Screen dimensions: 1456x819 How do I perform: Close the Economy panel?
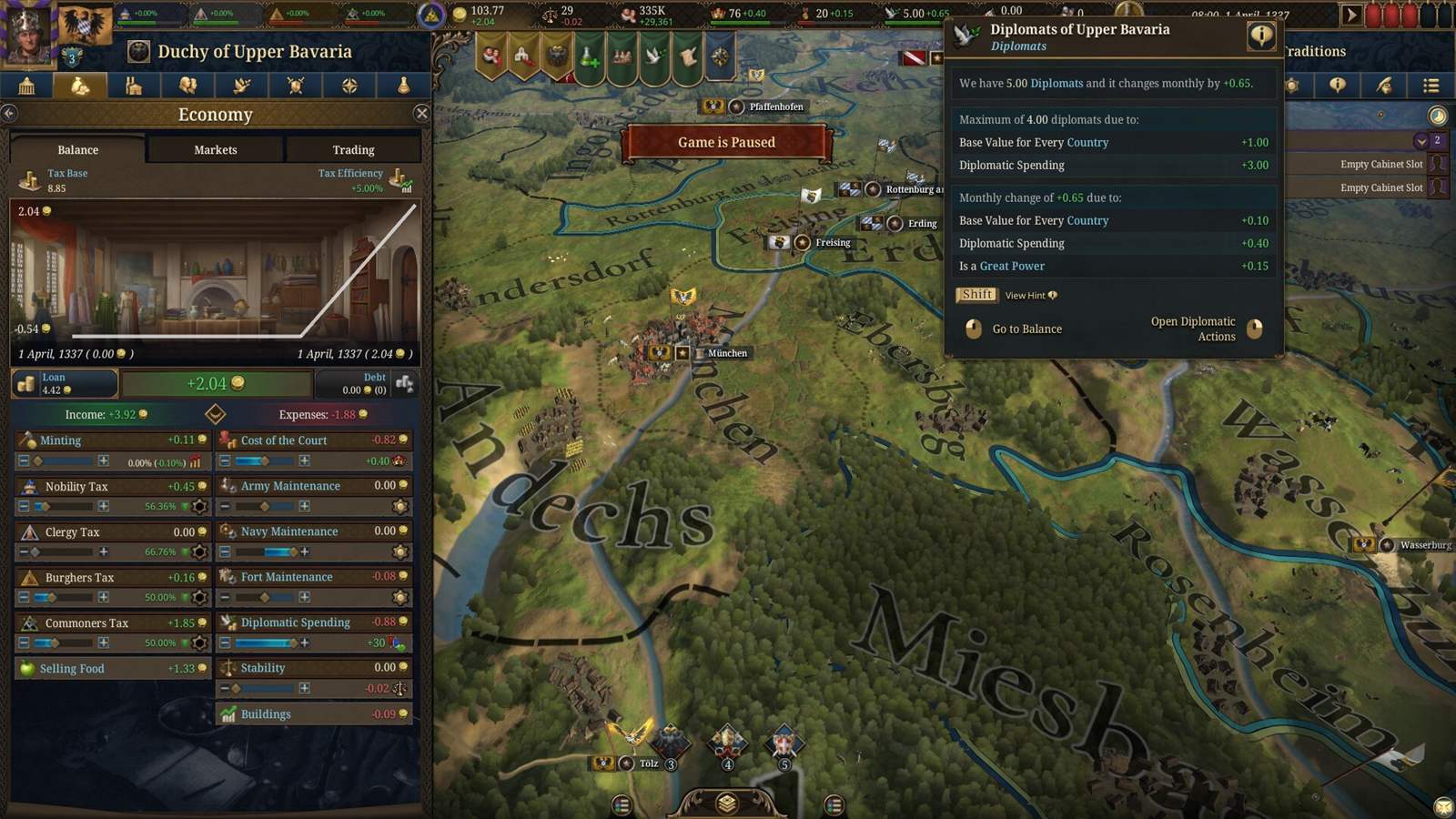coord(421,114)
